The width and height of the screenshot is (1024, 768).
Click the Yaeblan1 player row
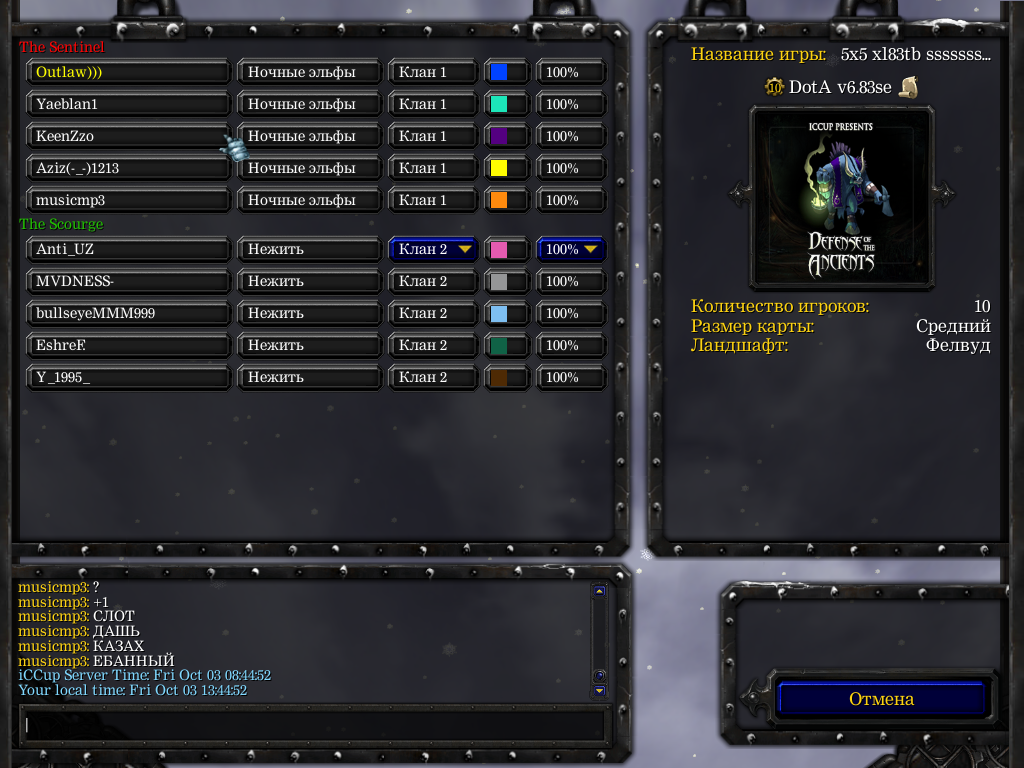tap(129, 104)
